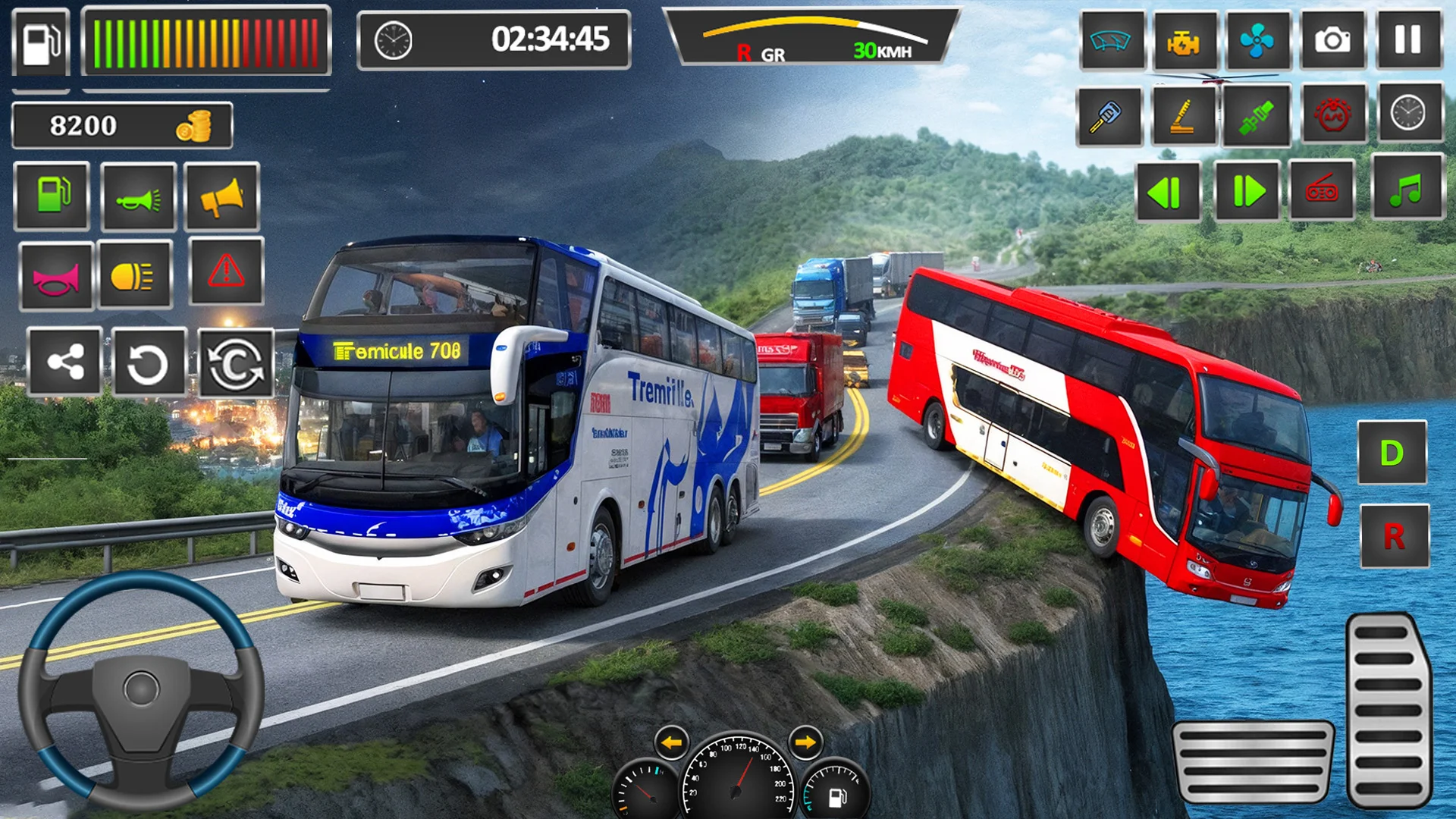Honk the pink horn button
The width and height of the screenshot is (1456, 819).
tap(55, 277)
